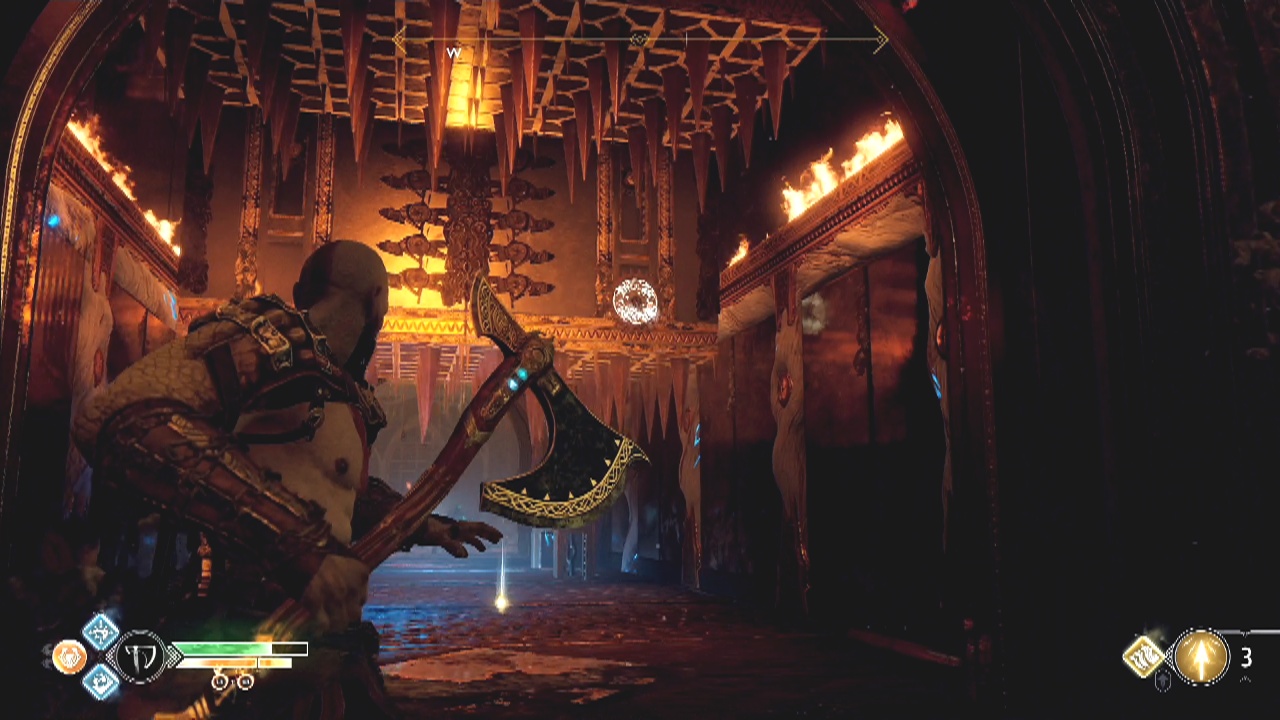Image resolution: width=1280 pixels, height=720 pixels.
Task: Select the Spartan Rage icon
Action: coord(70,656)
